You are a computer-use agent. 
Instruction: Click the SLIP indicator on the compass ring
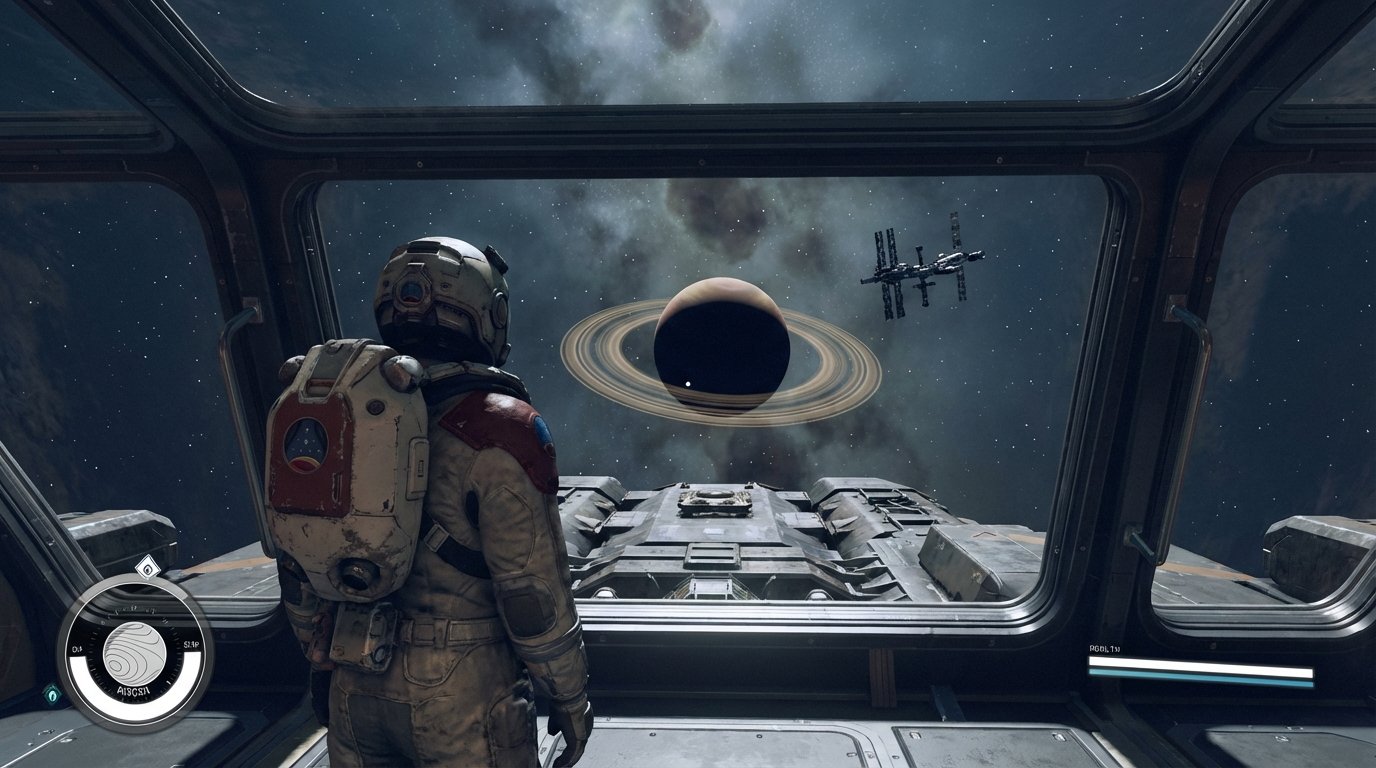click(190, 644)
